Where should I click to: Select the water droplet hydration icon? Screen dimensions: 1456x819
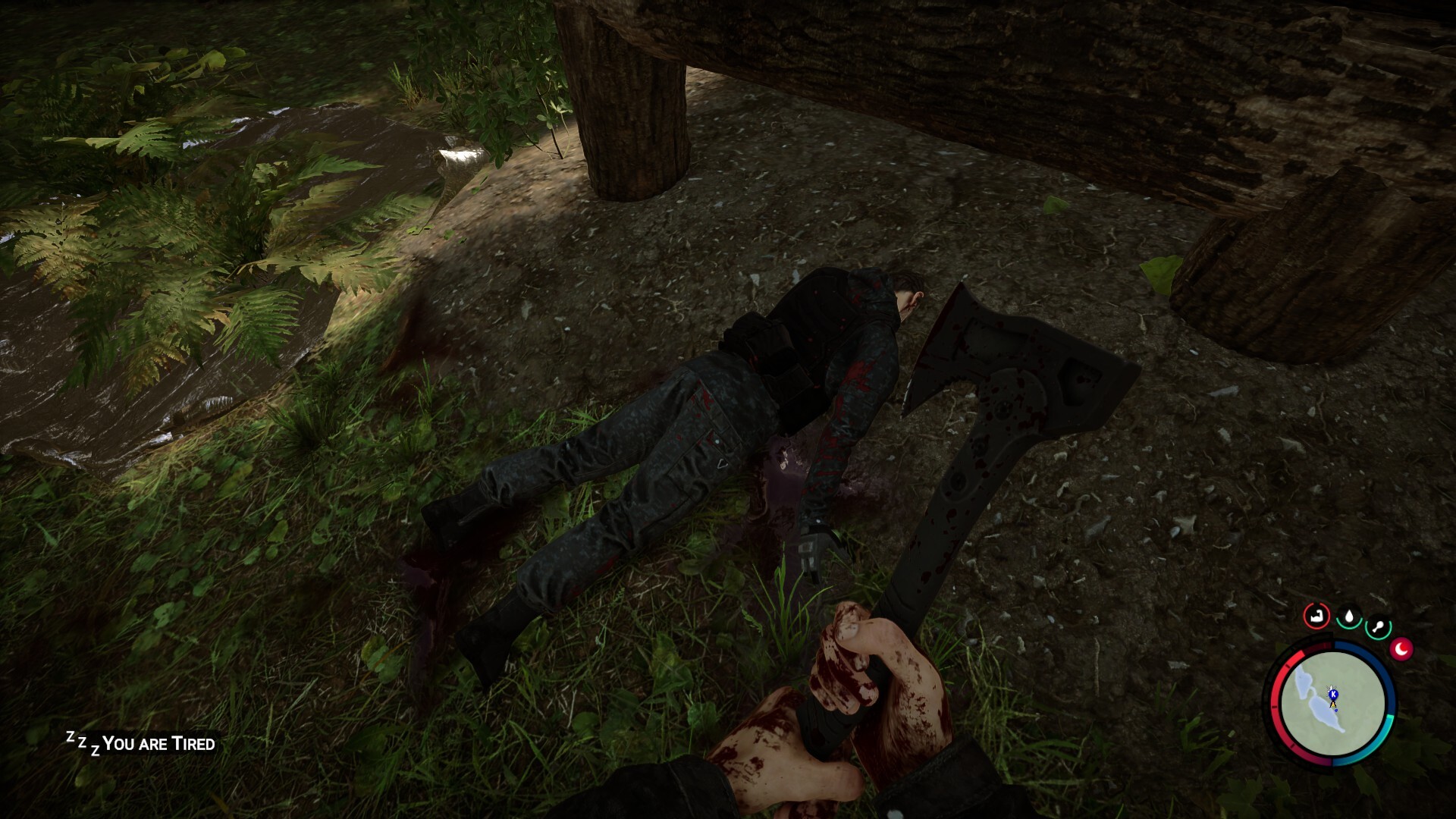(x=1349, y=617)
